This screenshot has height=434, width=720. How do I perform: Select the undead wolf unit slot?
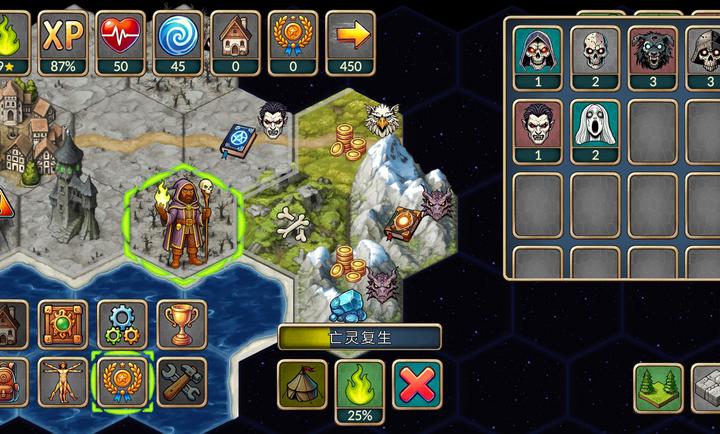(x=652, y=53)
